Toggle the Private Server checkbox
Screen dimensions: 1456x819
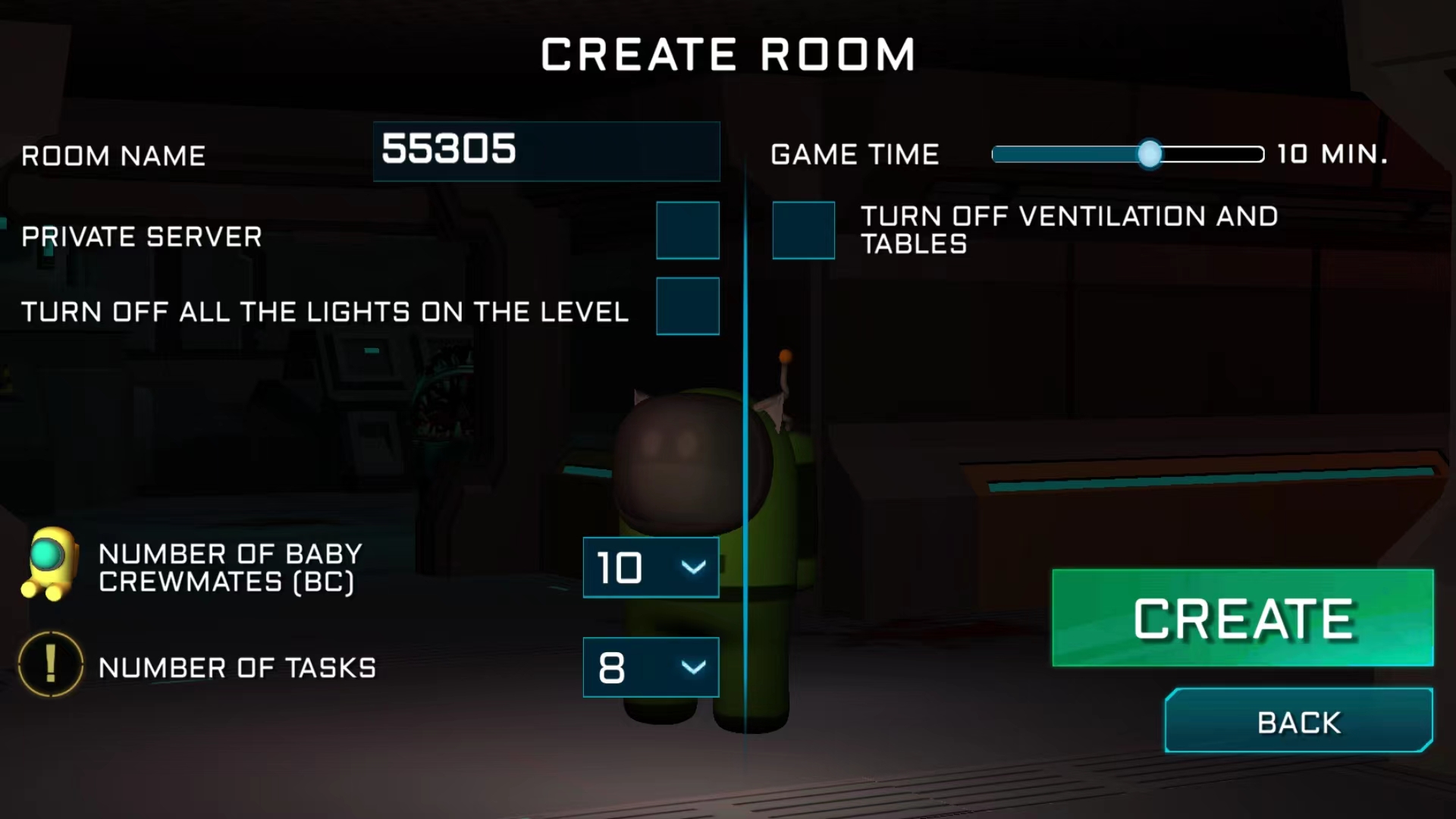(x=687, y=231)
